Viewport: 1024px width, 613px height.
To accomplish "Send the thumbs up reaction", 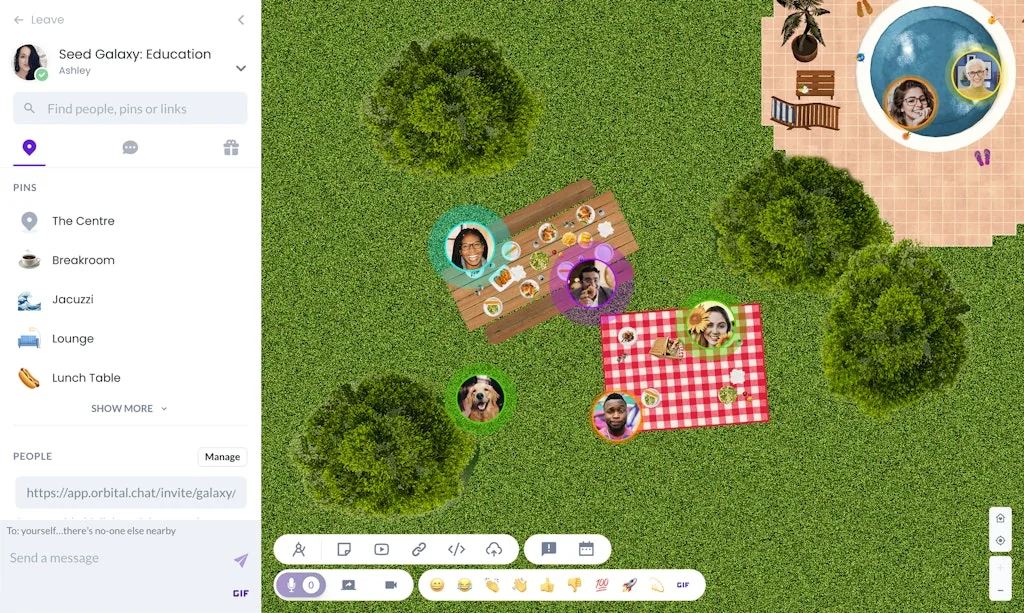I will [x=547, y=585].
